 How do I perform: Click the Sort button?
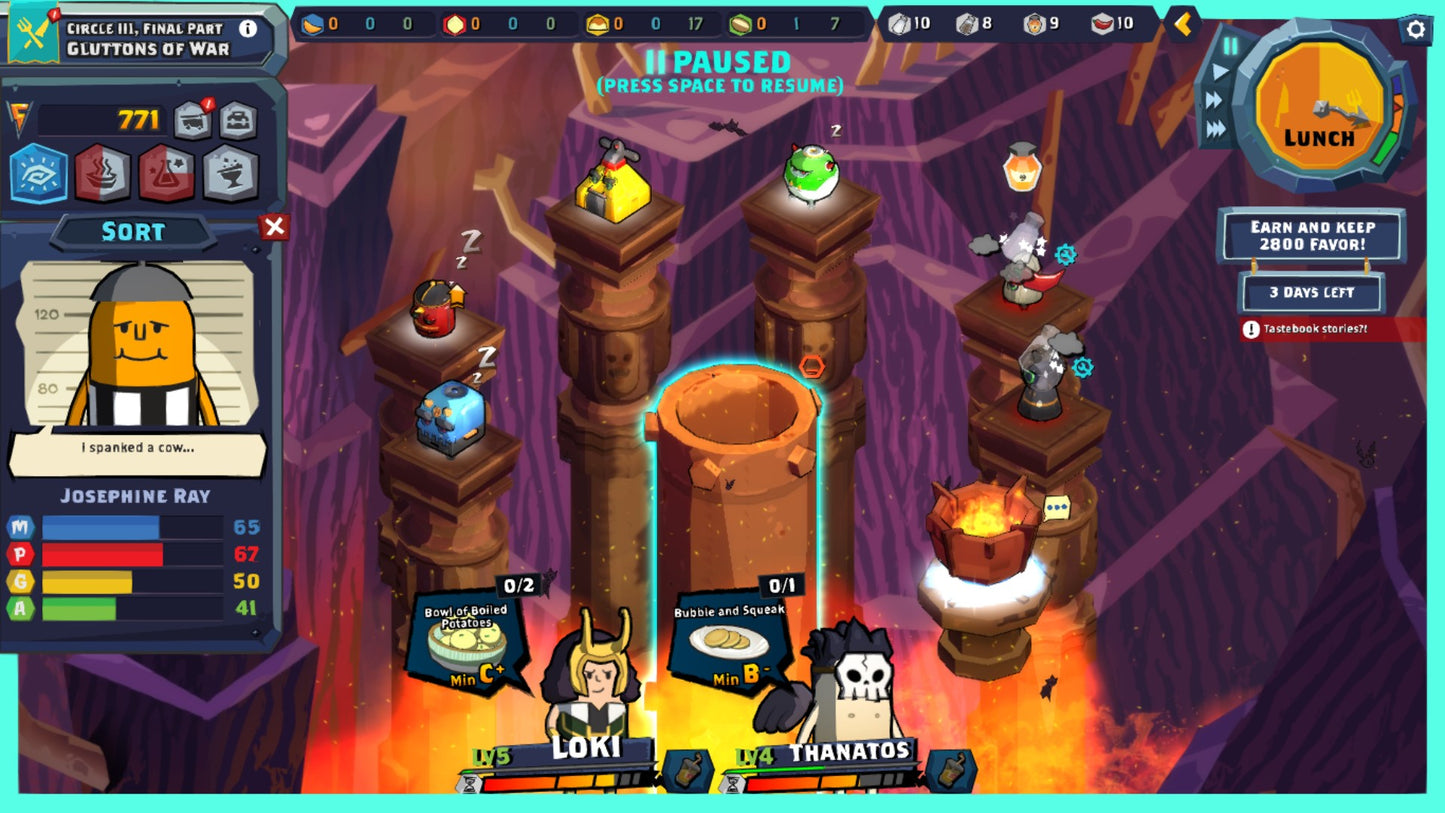(133, 232)
